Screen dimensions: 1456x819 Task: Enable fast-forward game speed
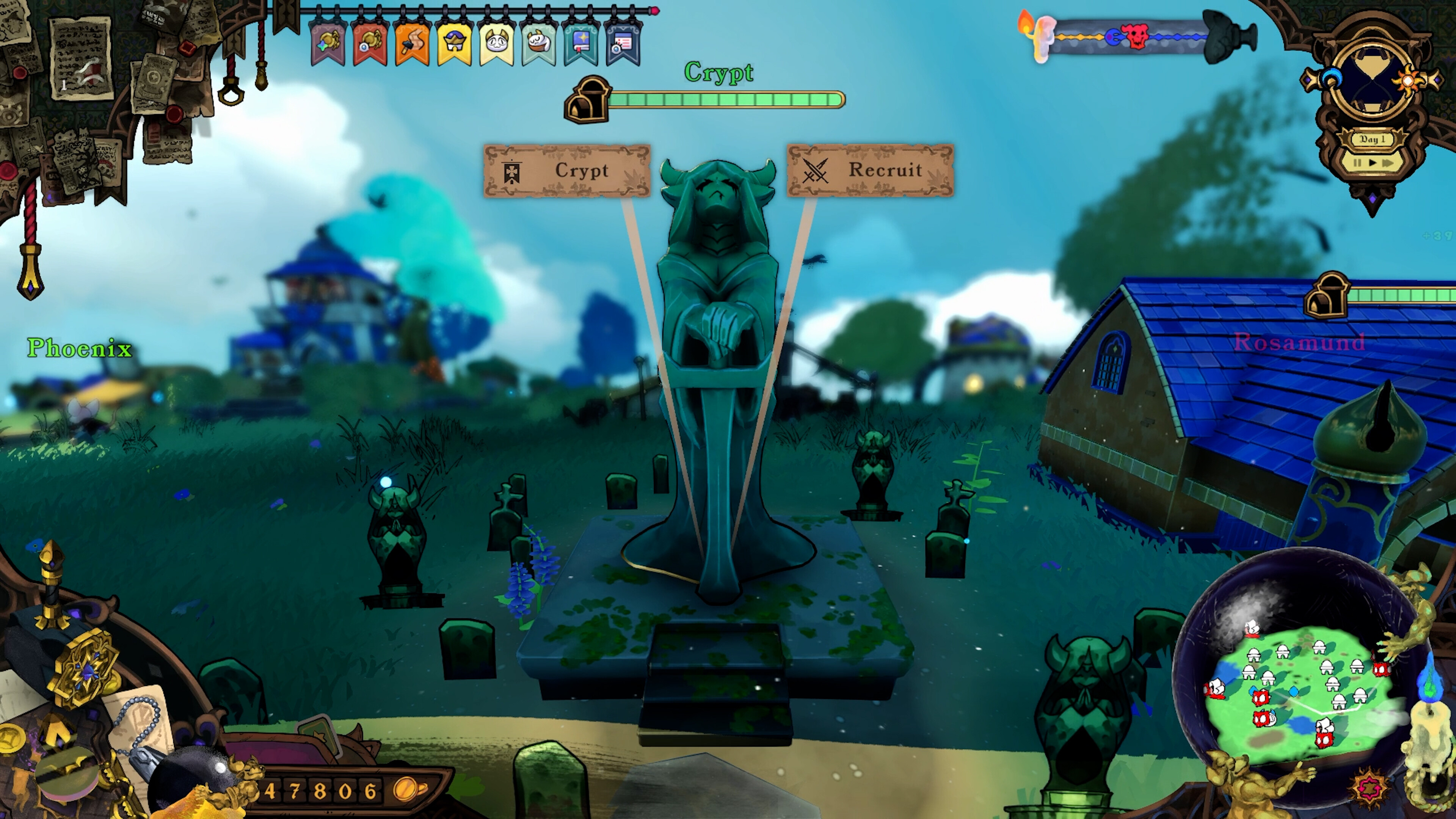[1388, 163]
